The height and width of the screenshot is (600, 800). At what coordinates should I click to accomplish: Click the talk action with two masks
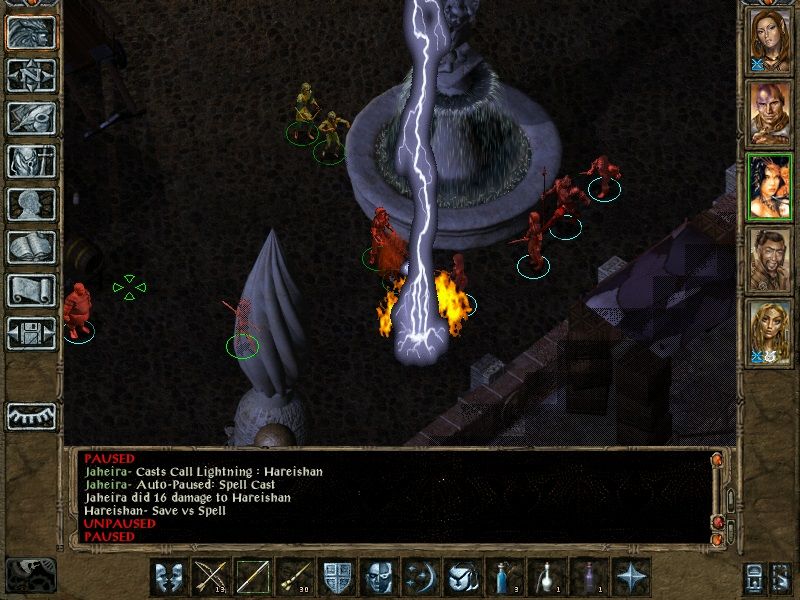pyautogui.click(x=169, y=578)
